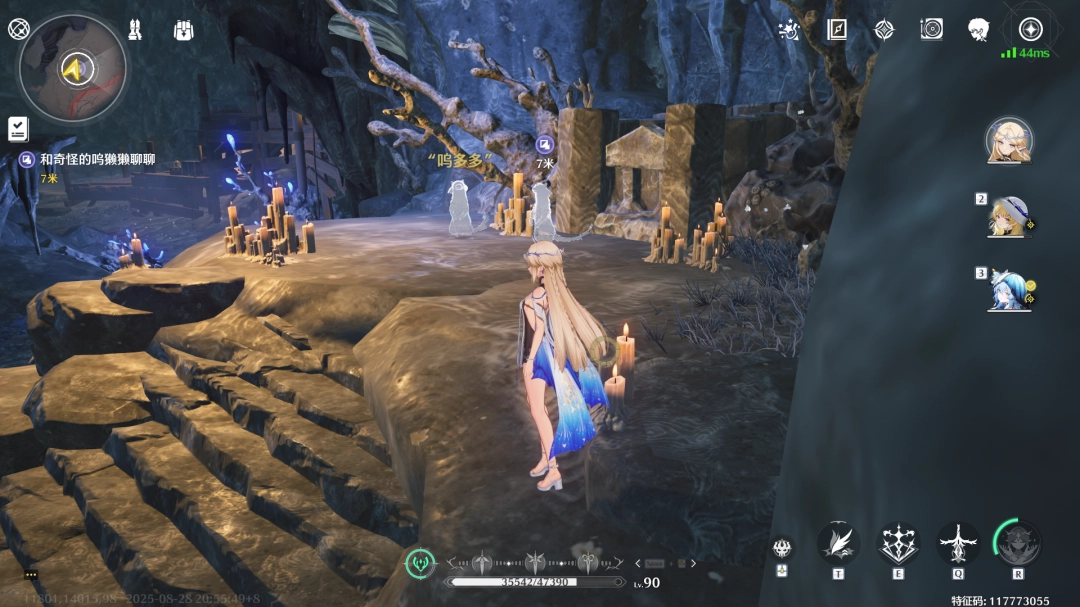Image resolution: width=1080 pixels, height=607 pixels.
Task: Open the sparkling flask wish icon
Action: (789, 29)
